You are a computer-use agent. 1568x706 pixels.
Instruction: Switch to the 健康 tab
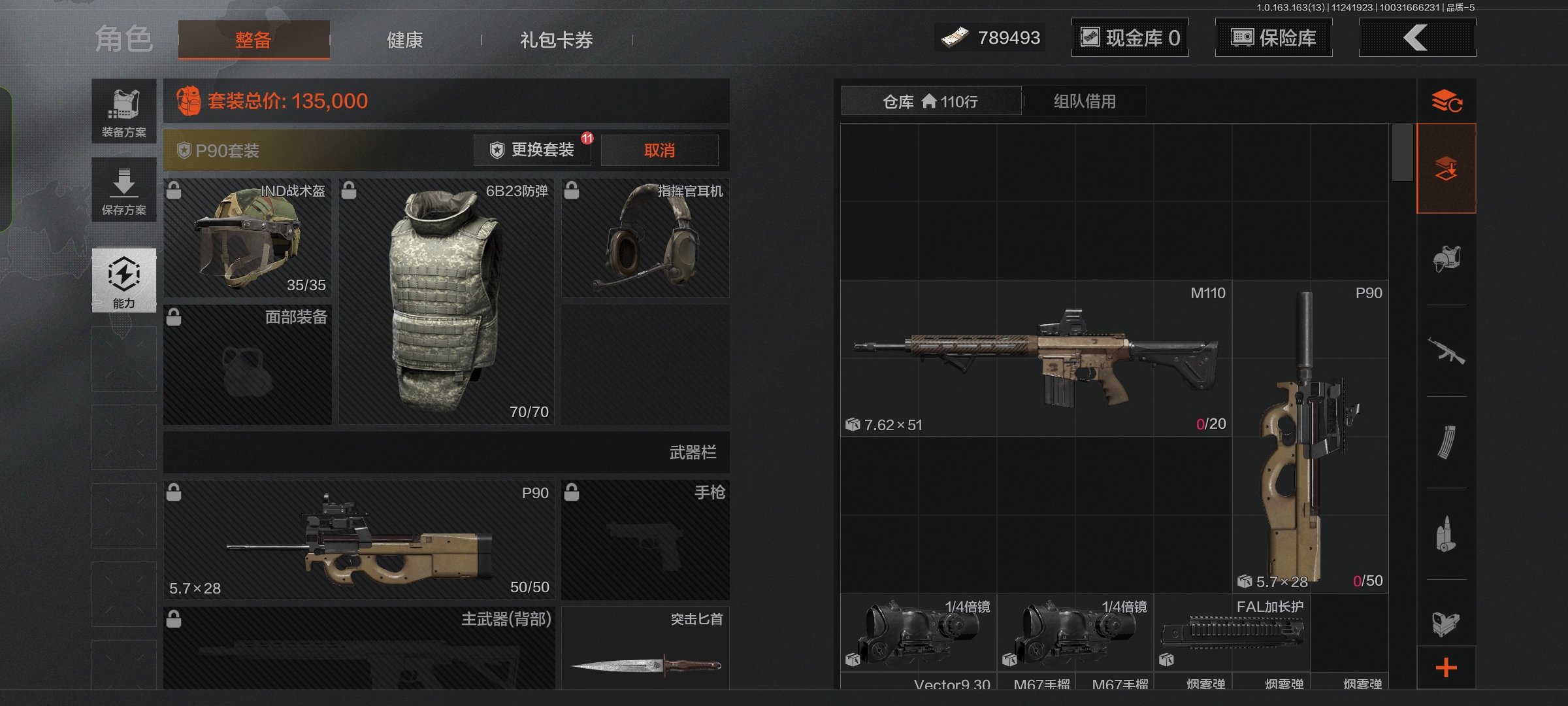[x=404, y=40]
